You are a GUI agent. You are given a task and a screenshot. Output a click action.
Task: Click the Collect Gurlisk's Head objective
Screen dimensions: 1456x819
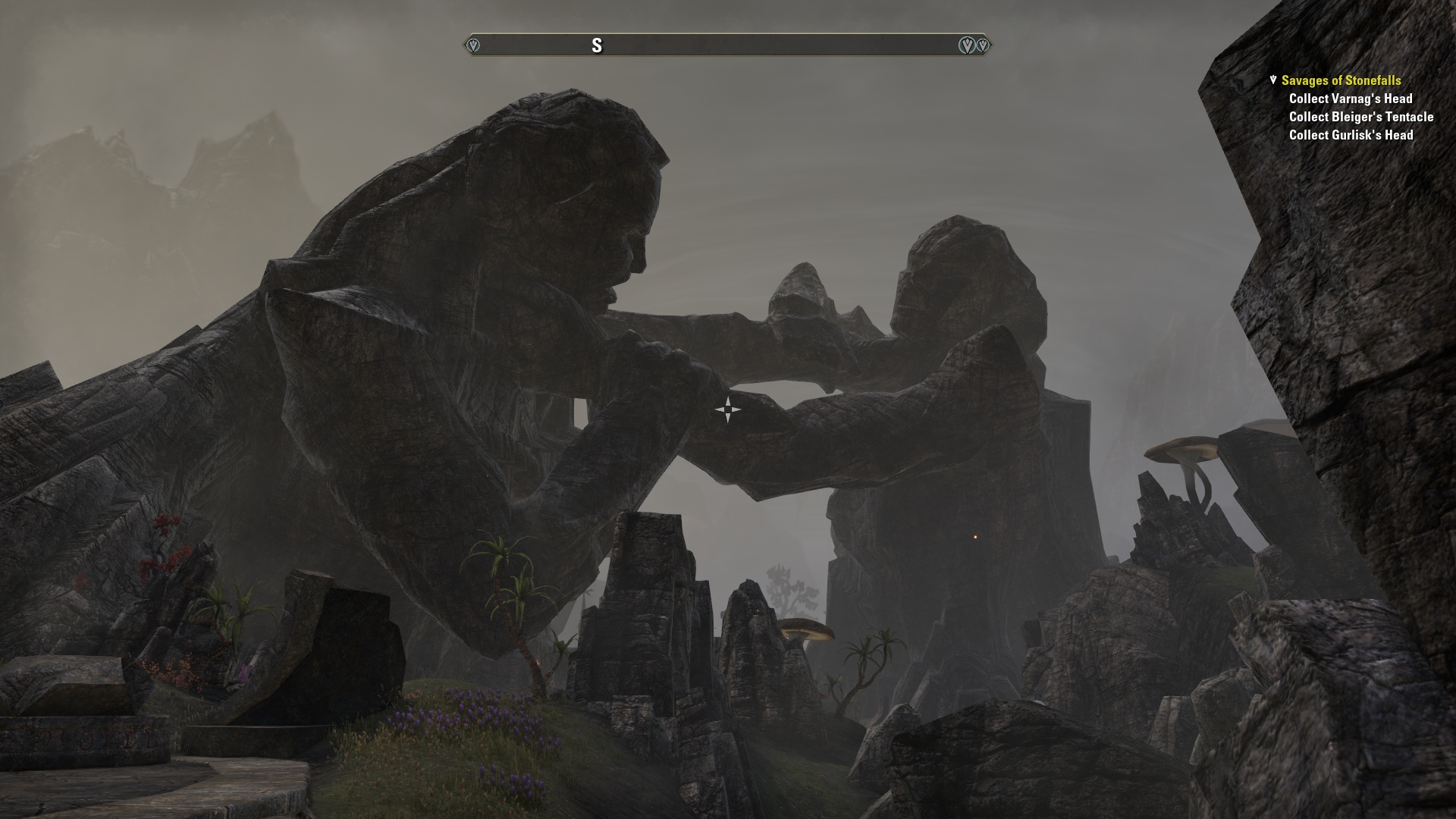tap(1351, 135)
